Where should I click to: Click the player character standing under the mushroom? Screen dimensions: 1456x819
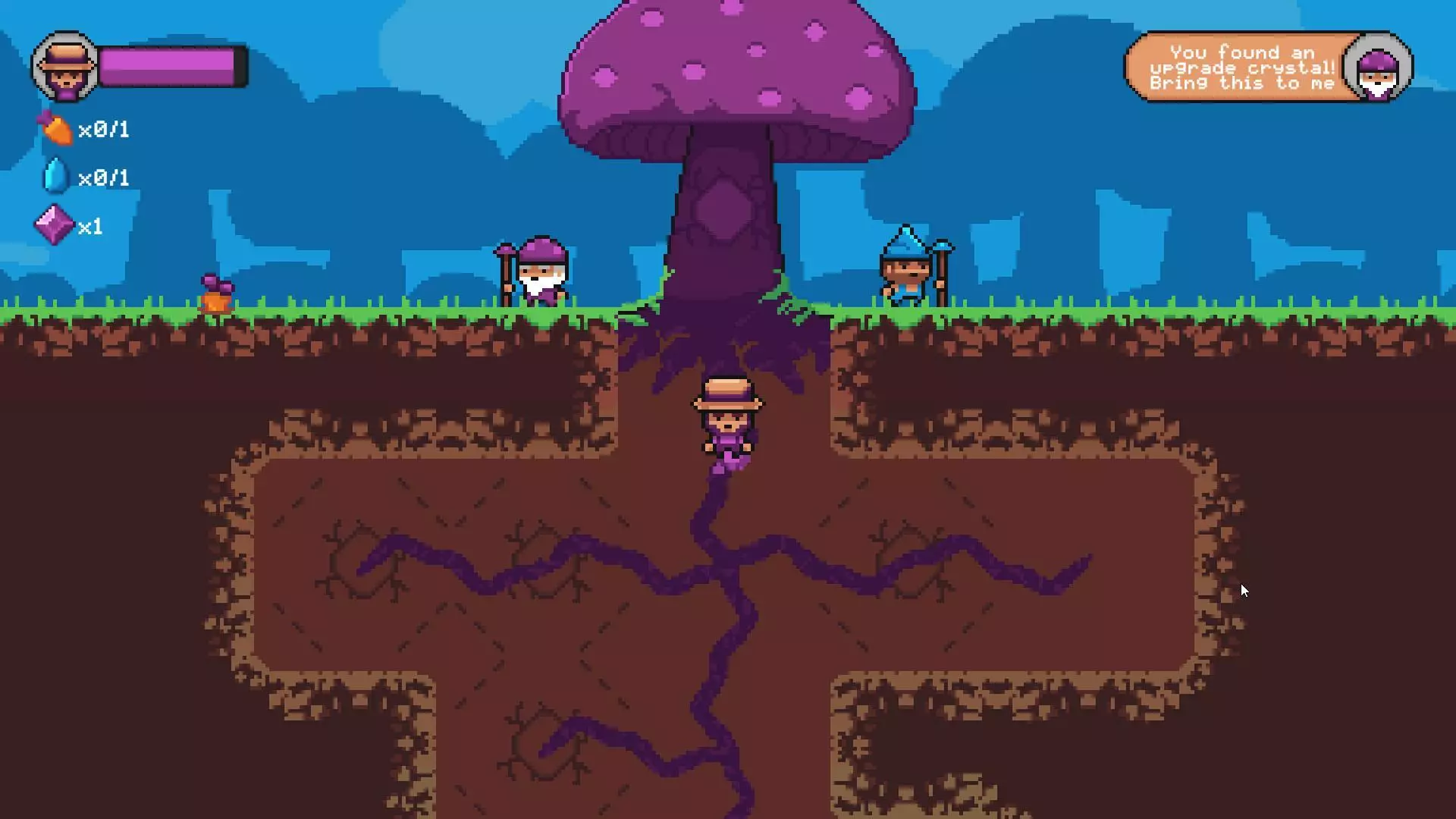pyautogui.click(x=726, y=425)
